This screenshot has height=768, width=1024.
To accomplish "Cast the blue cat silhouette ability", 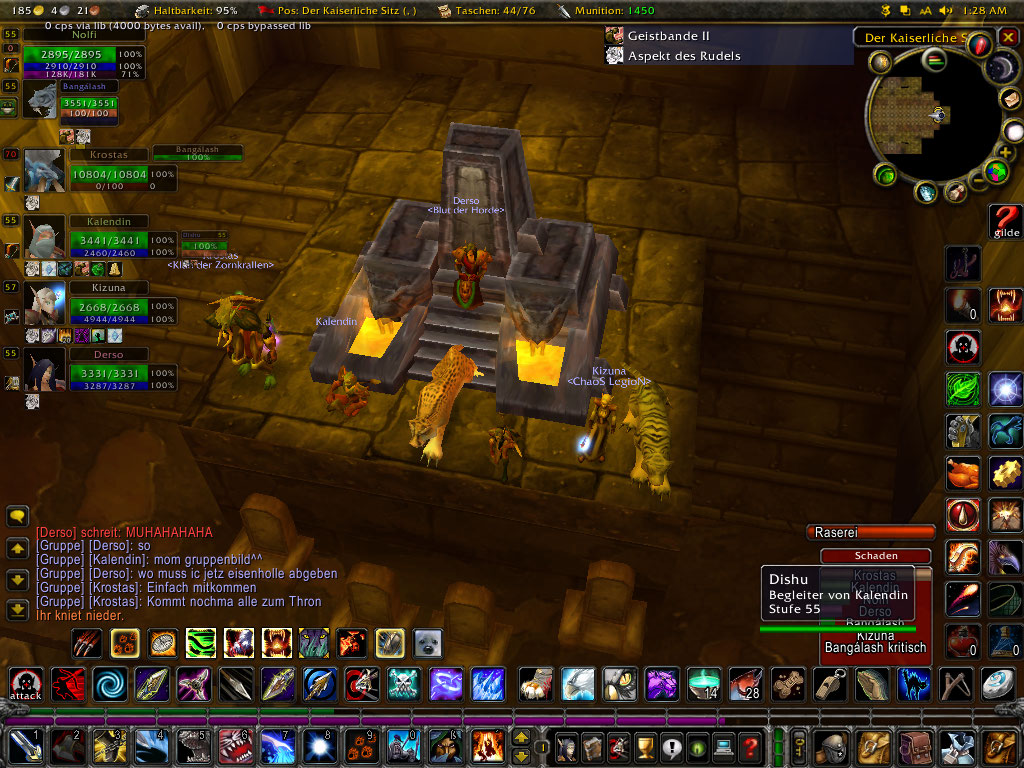I will click(x=913, y=685).
